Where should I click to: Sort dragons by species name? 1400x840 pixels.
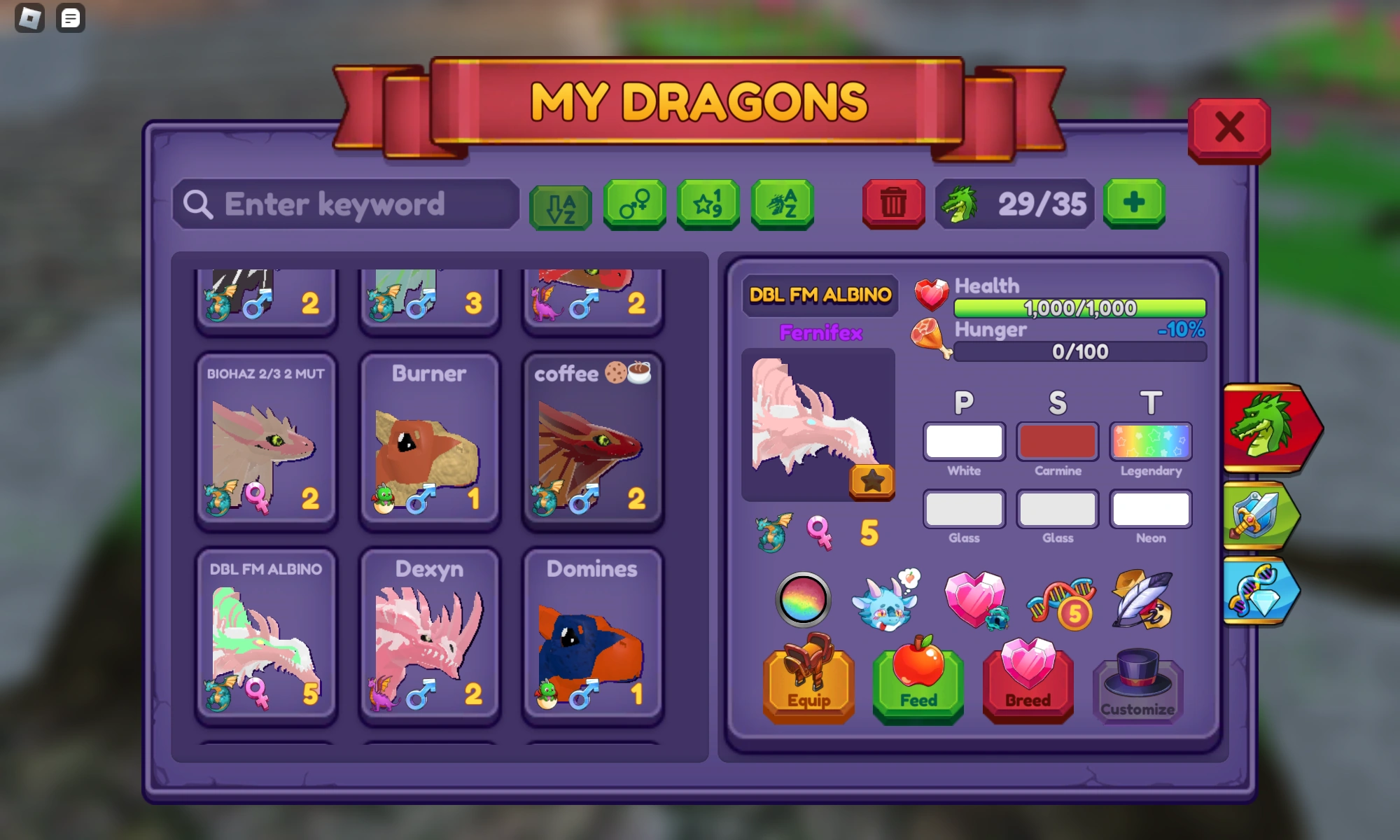click(x=782, y=205)
